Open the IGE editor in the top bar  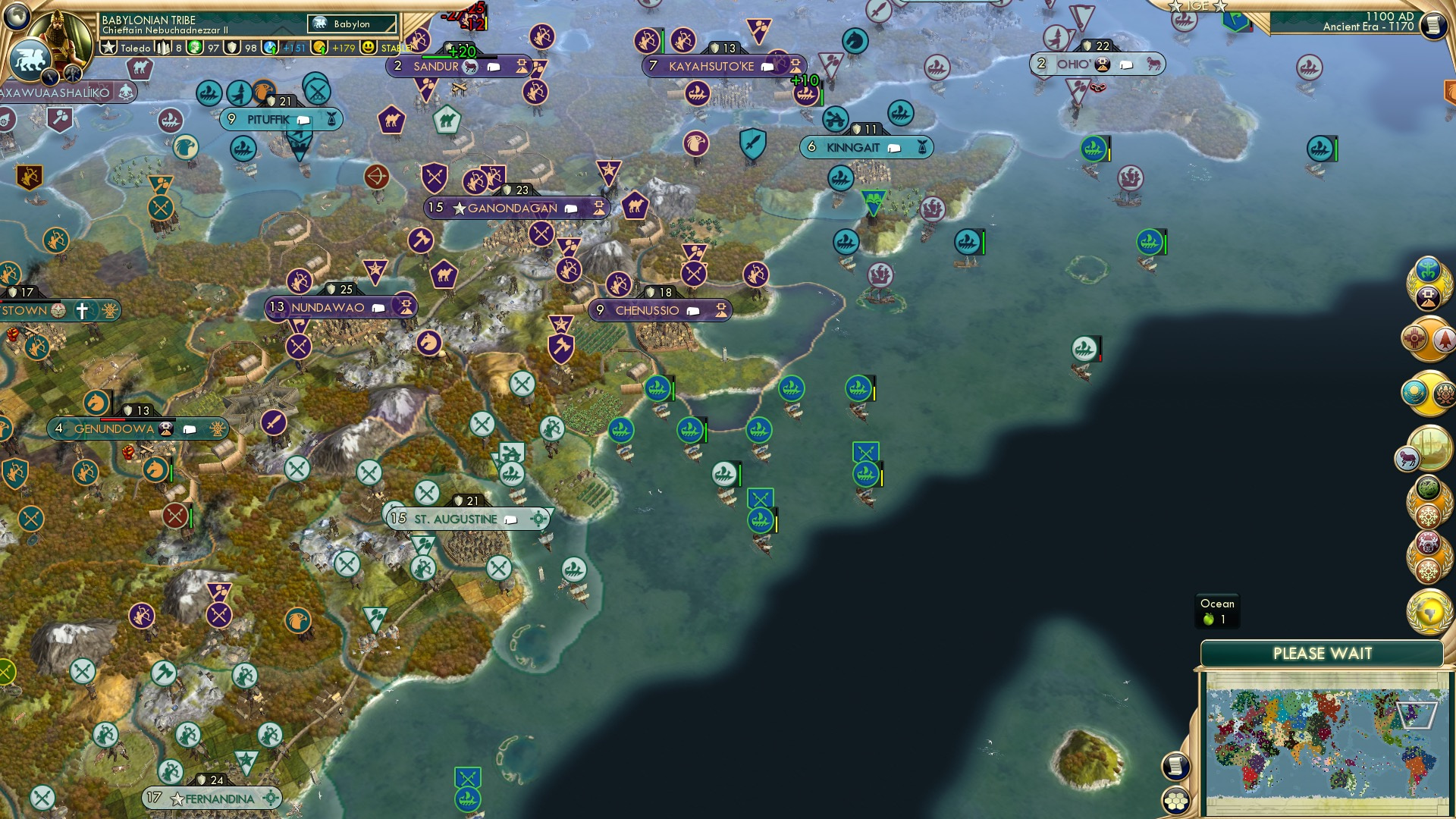pos(1198,6)
